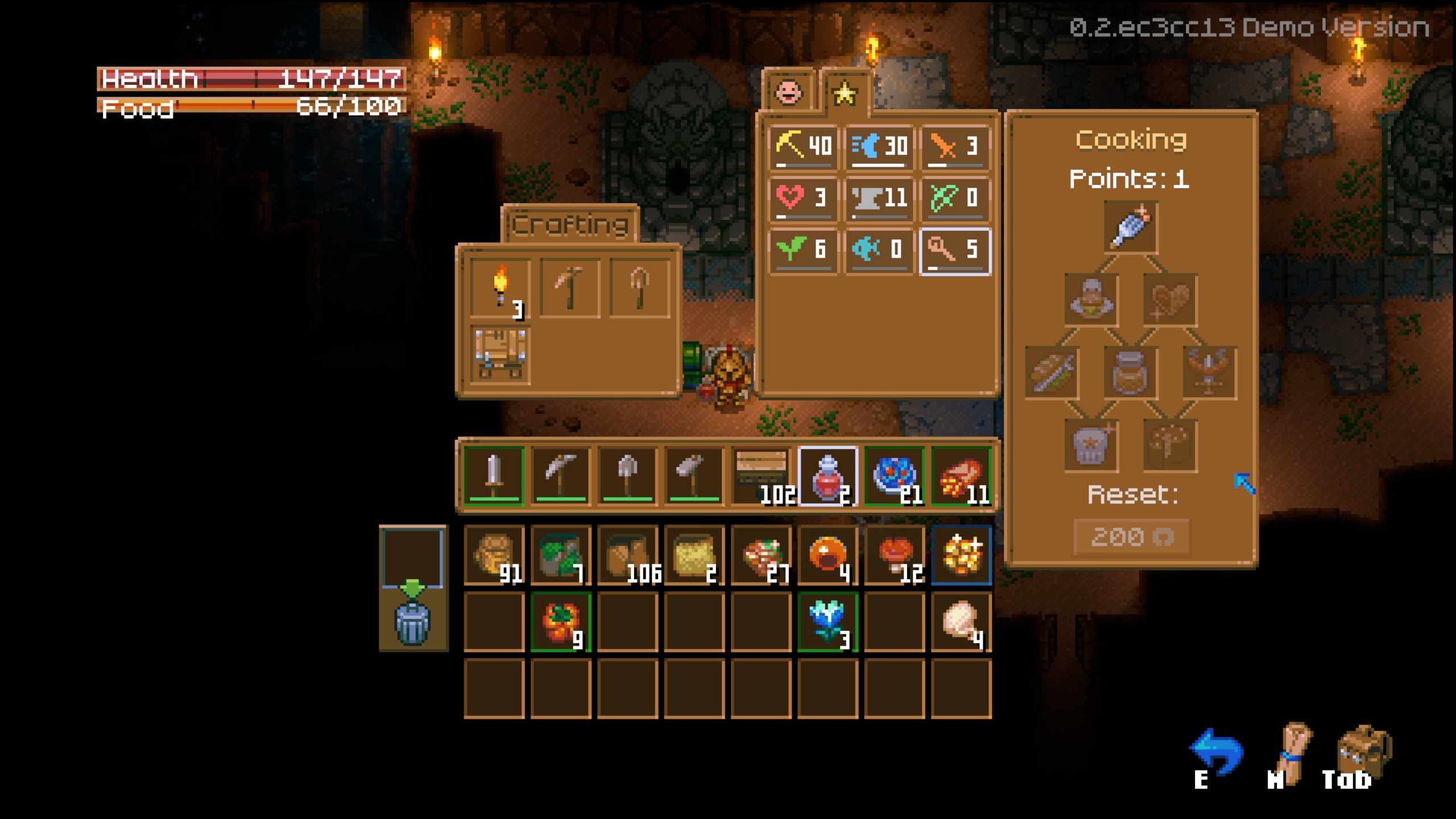Screen dimensions: 1456x819
Task: Select the red heart Vitality skill
Action: 803,198
